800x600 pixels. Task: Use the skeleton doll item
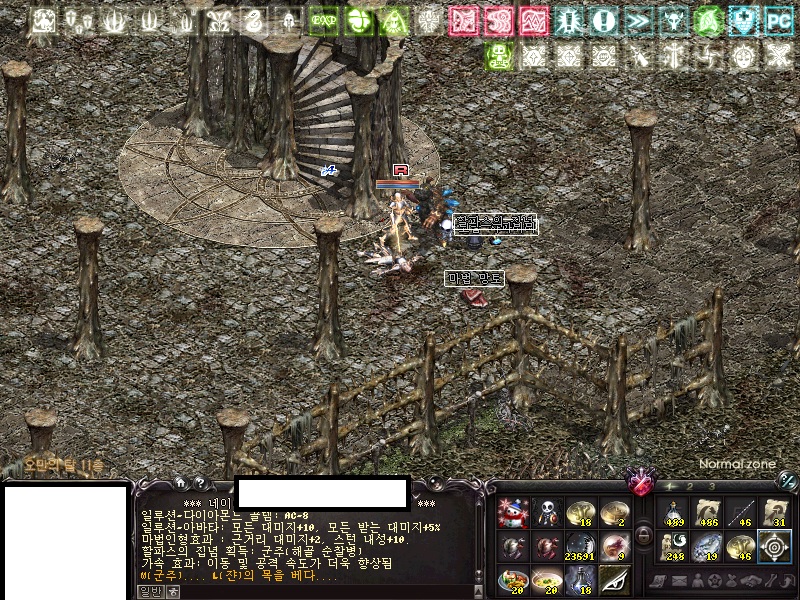click(x=546, y=513)
